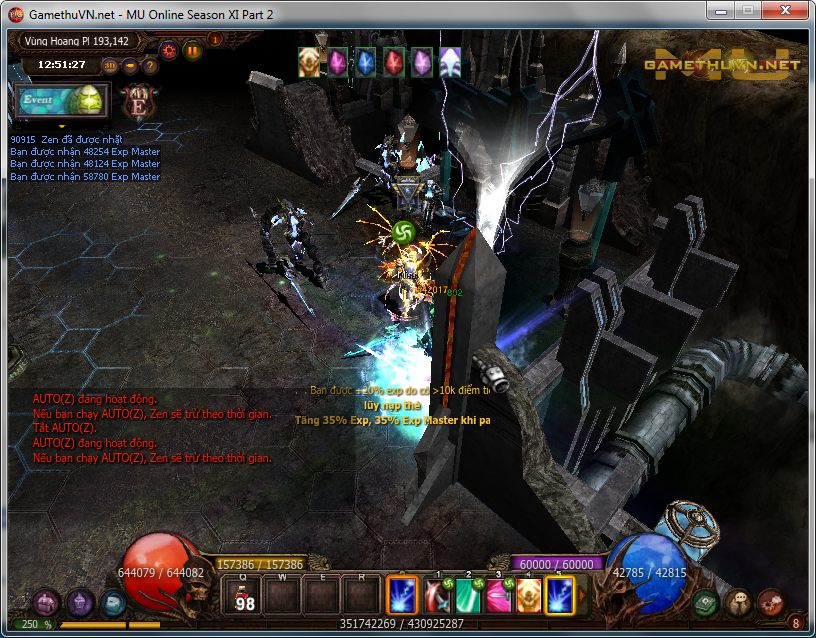Open the green book menu icon

(706, 602)
